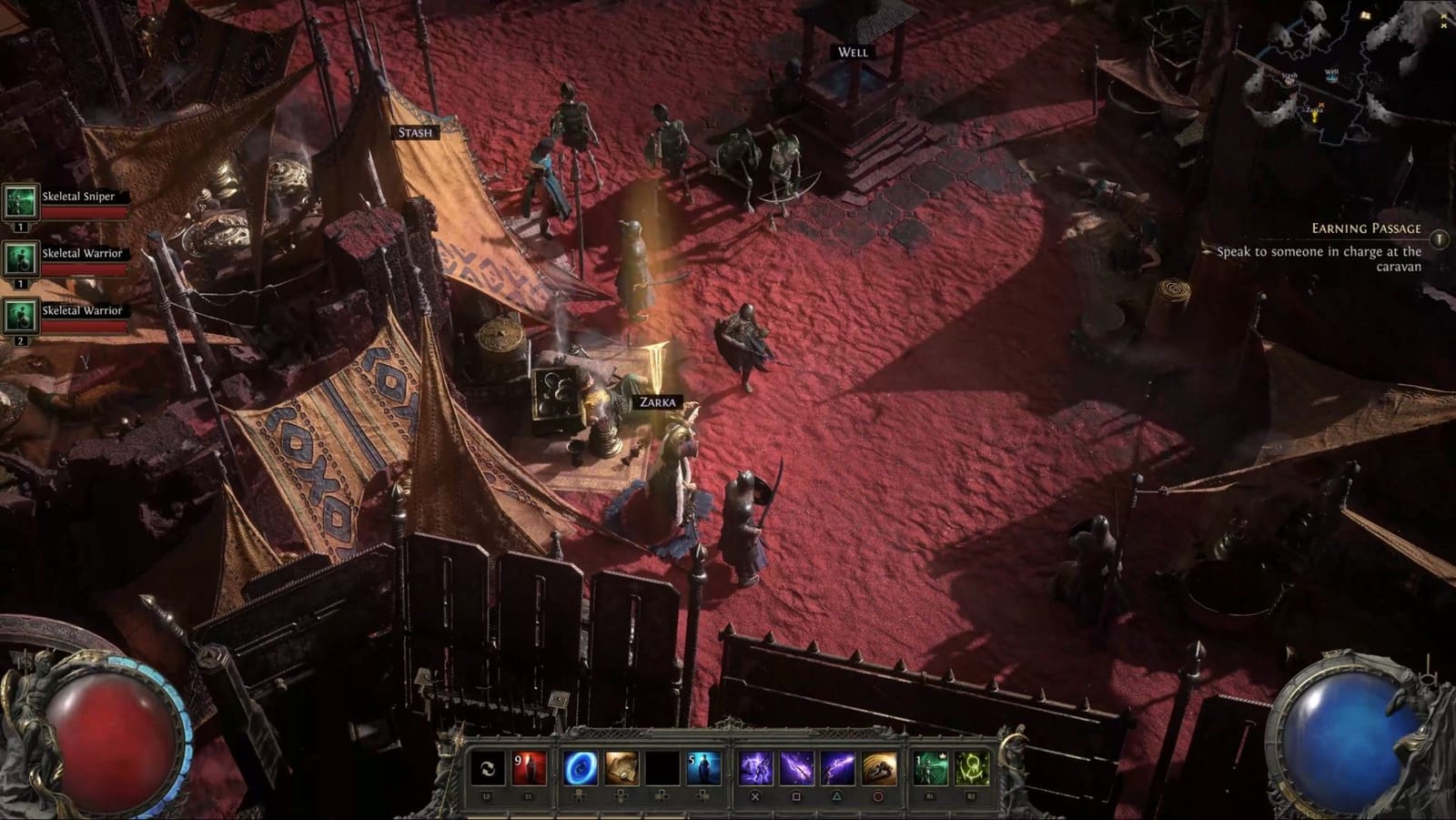This screenshot has width=1456, height=820.
Task: Activate the golden dodge skill bound to Circle
Action: point(879,769)
